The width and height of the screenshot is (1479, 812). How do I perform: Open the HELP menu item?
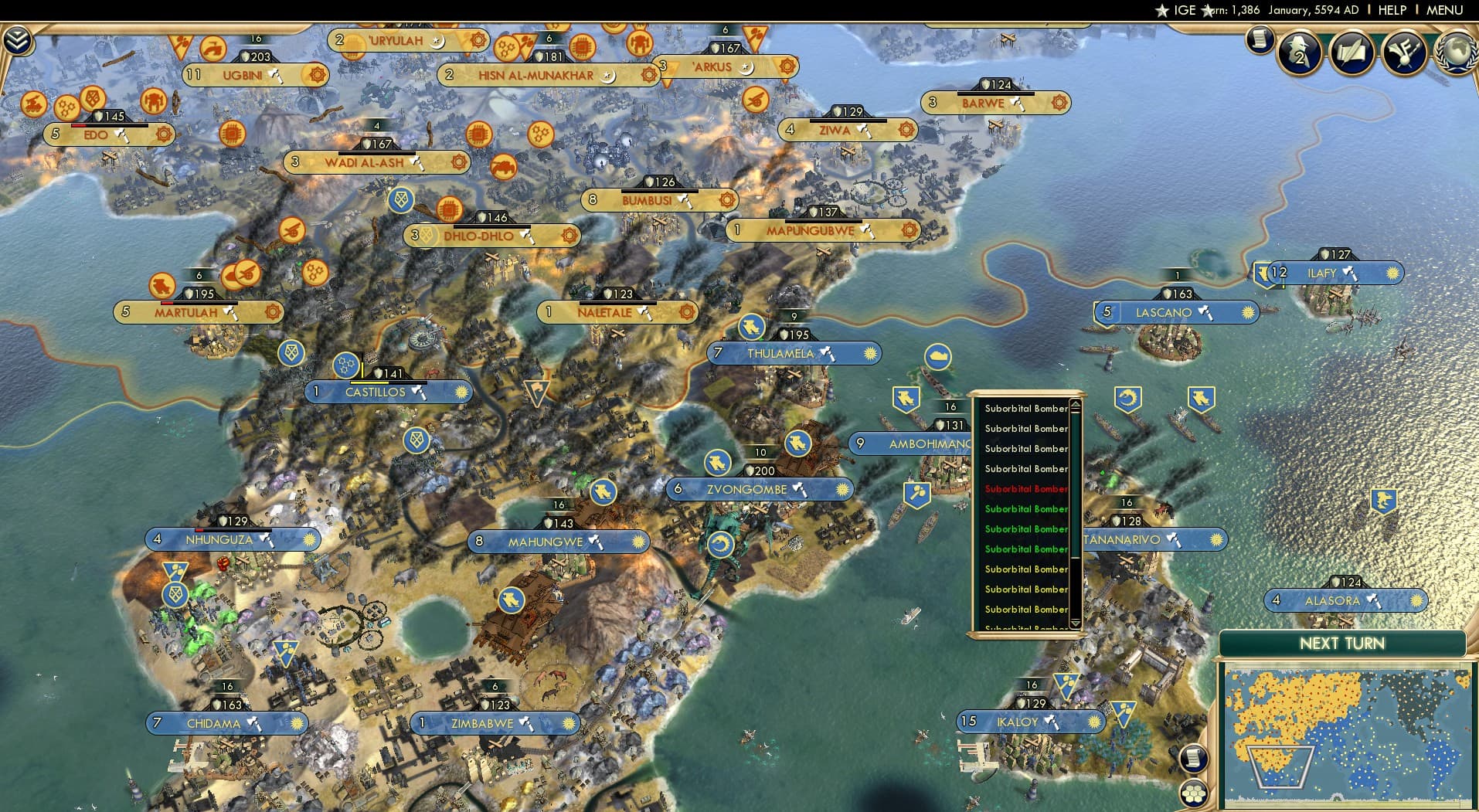tap(1390, 10)
